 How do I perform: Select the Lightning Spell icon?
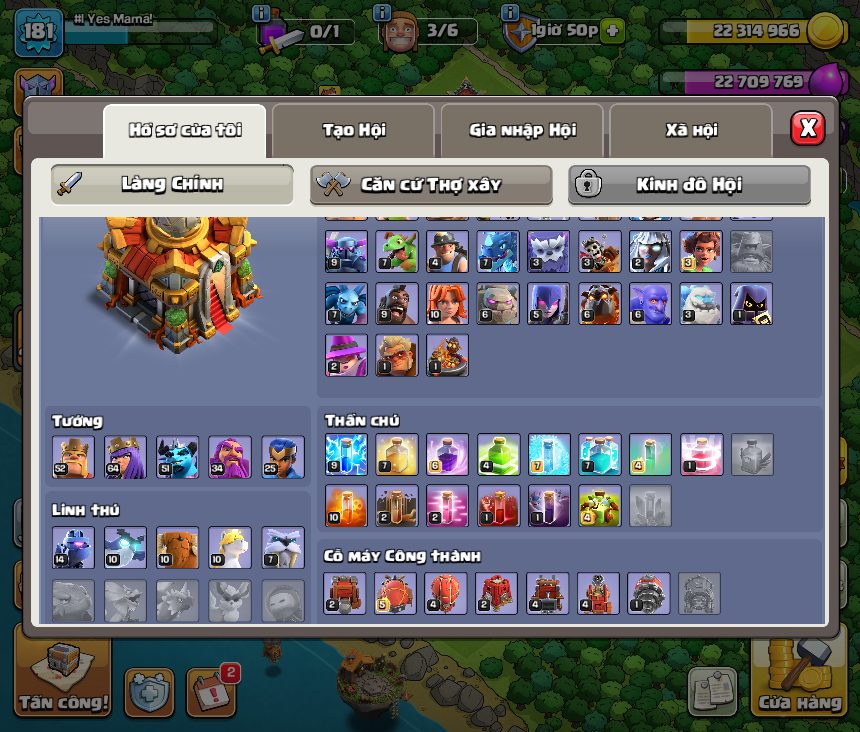tap(346, 454)
